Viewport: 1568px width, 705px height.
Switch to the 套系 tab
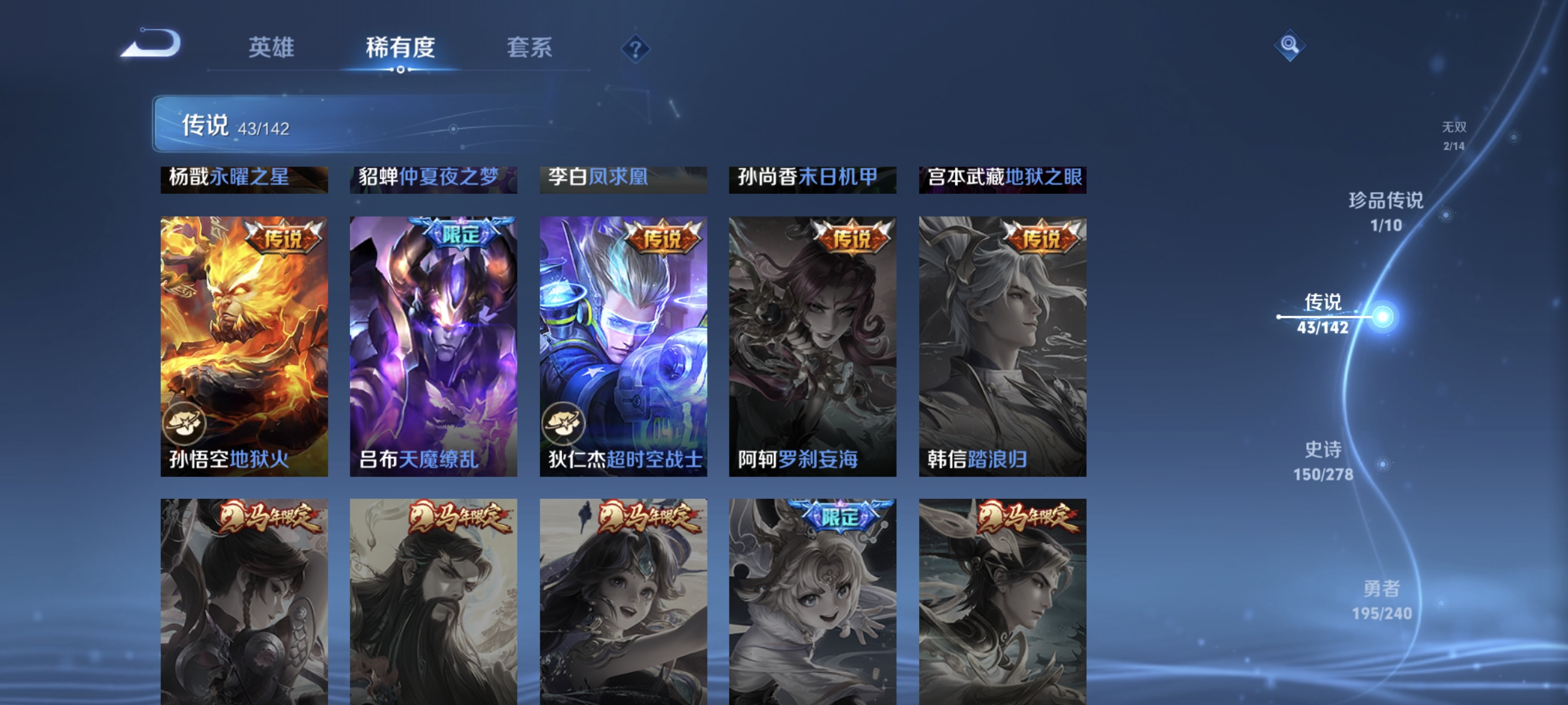pyautogui.click(x=530, y=48)
